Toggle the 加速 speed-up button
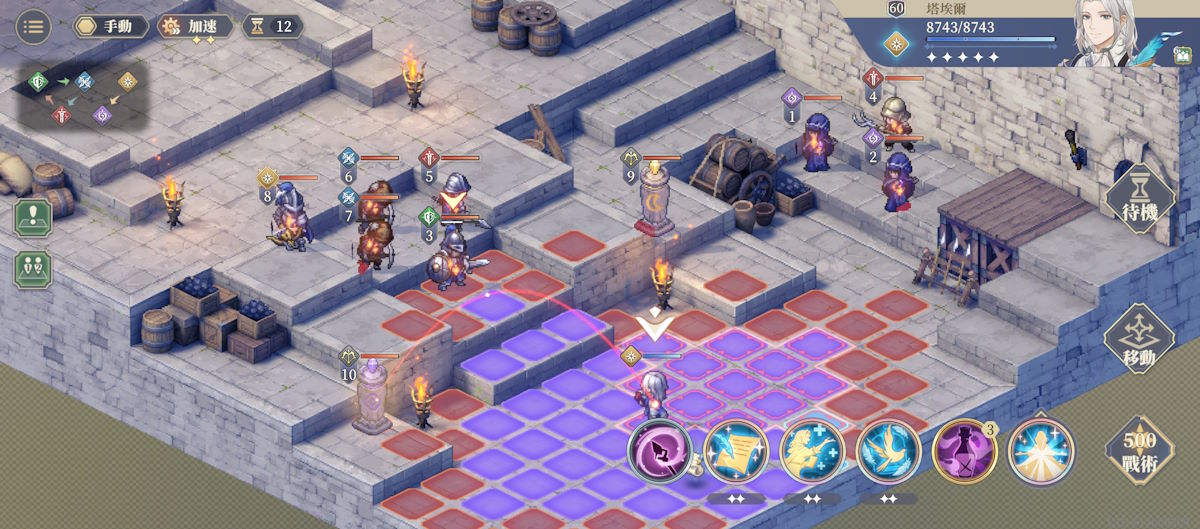The image size is (1200, 529). pos(195,26)
